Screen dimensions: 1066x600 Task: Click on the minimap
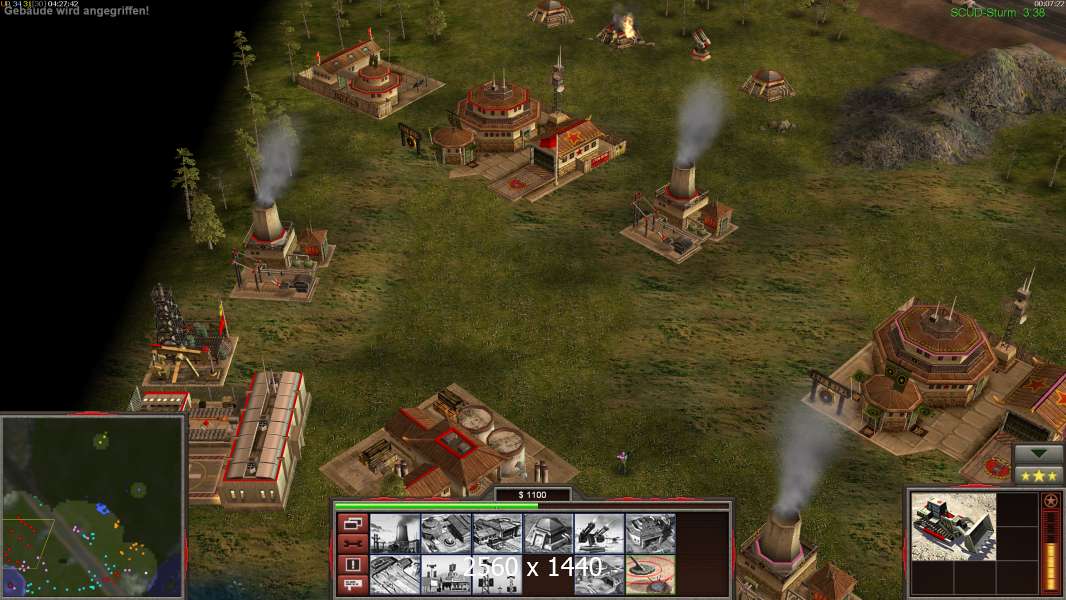tap(93, 506)
